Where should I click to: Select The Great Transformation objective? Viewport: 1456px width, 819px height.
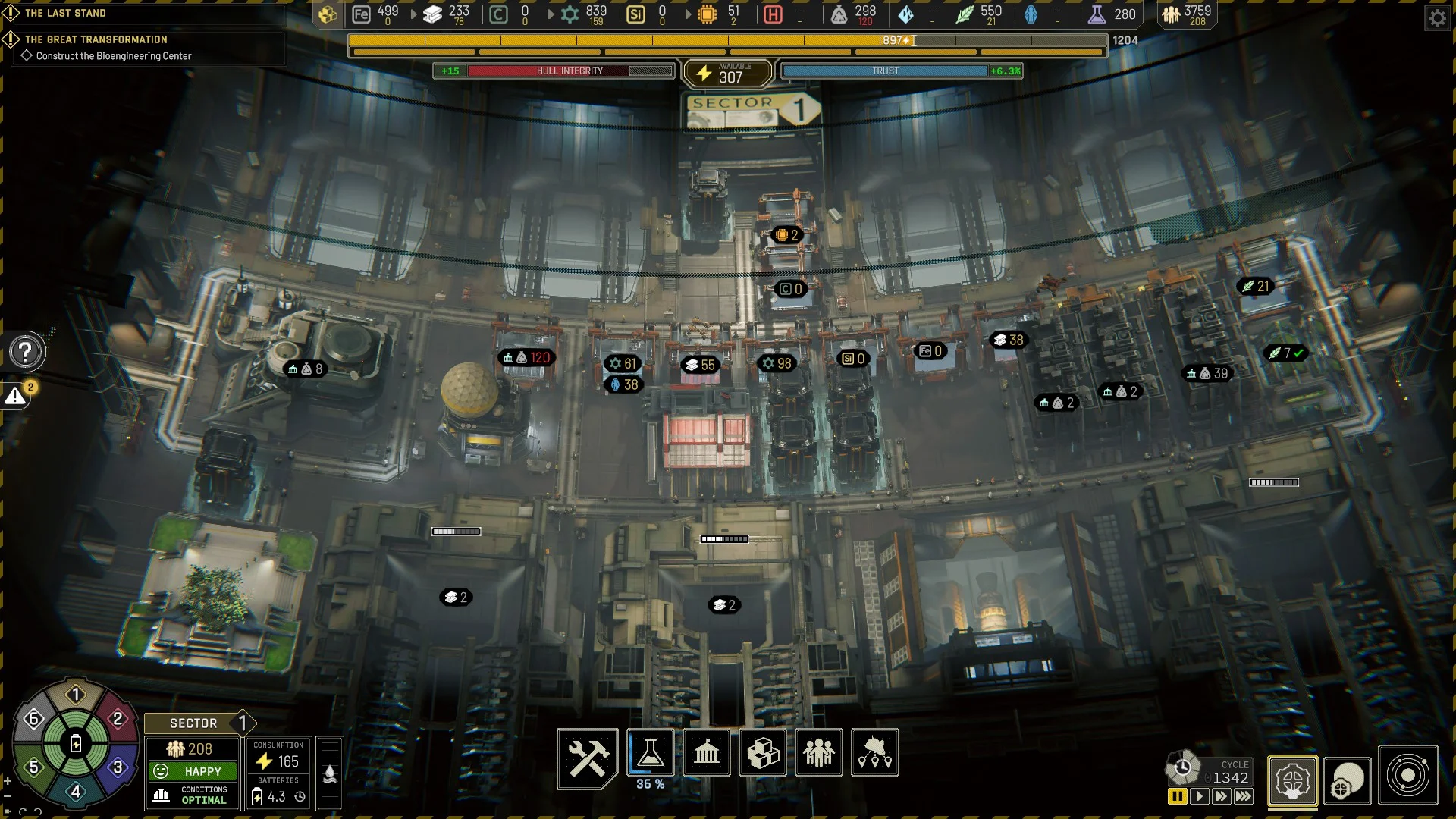96,39
